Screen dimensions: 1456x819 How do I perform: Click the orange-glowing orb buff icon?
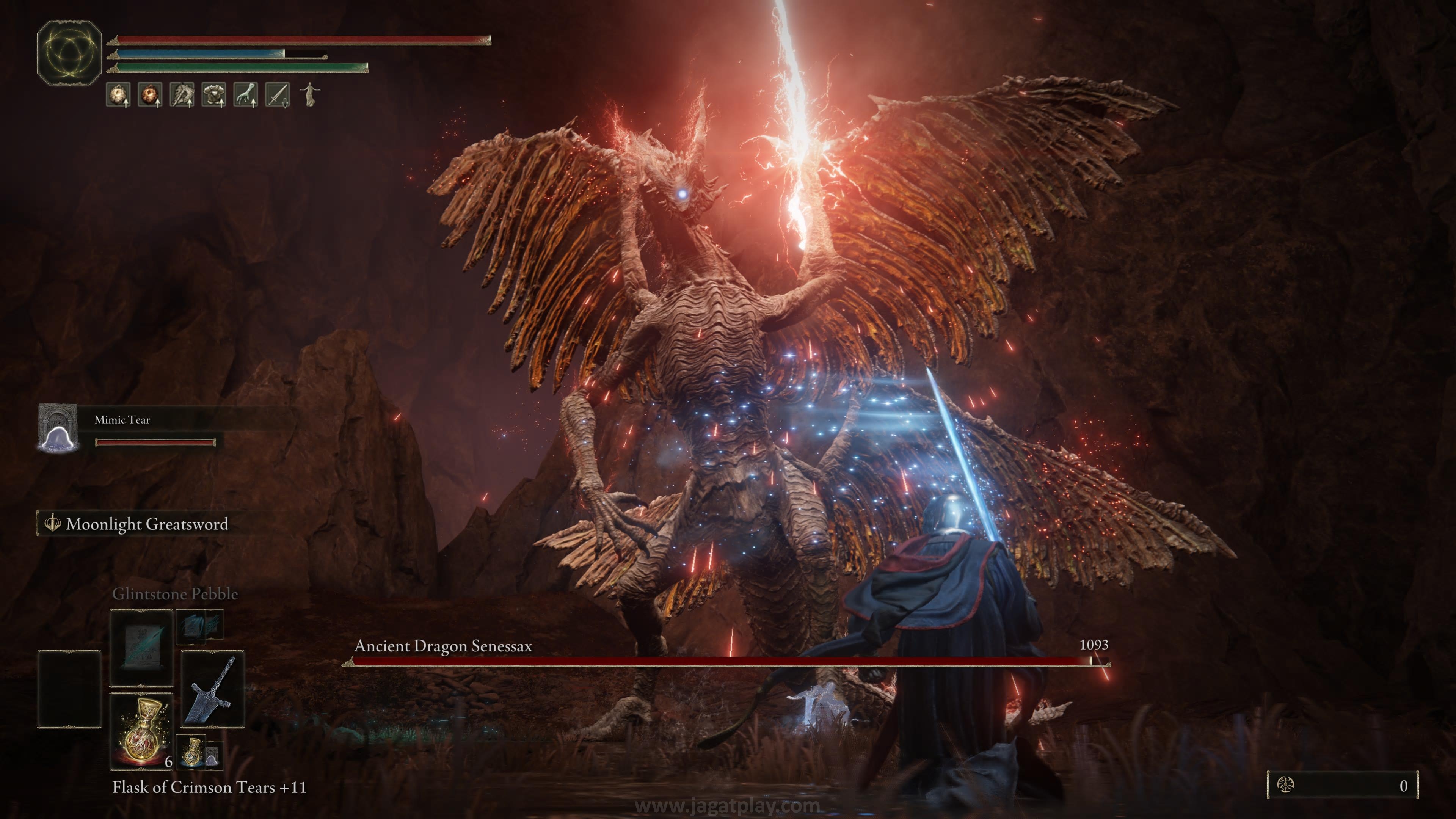(x=151, y=94)
